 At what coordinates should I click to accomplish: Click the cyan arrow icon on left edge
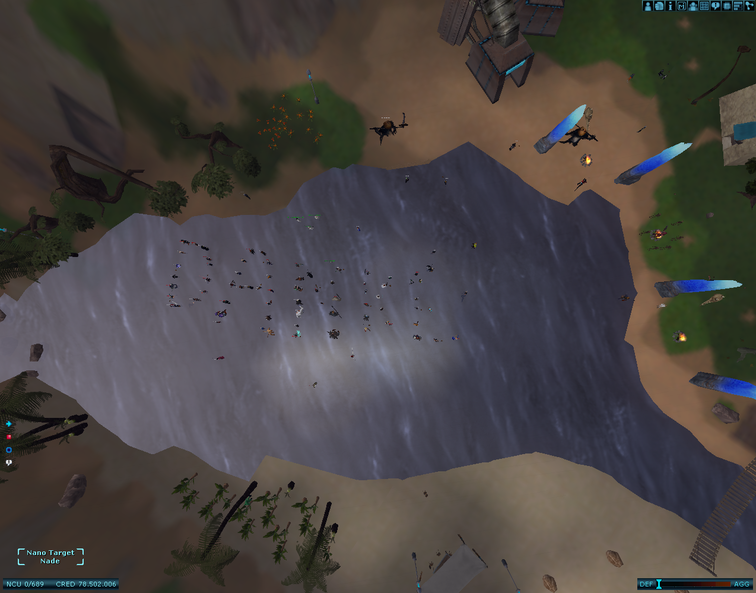tap(9, 424)
